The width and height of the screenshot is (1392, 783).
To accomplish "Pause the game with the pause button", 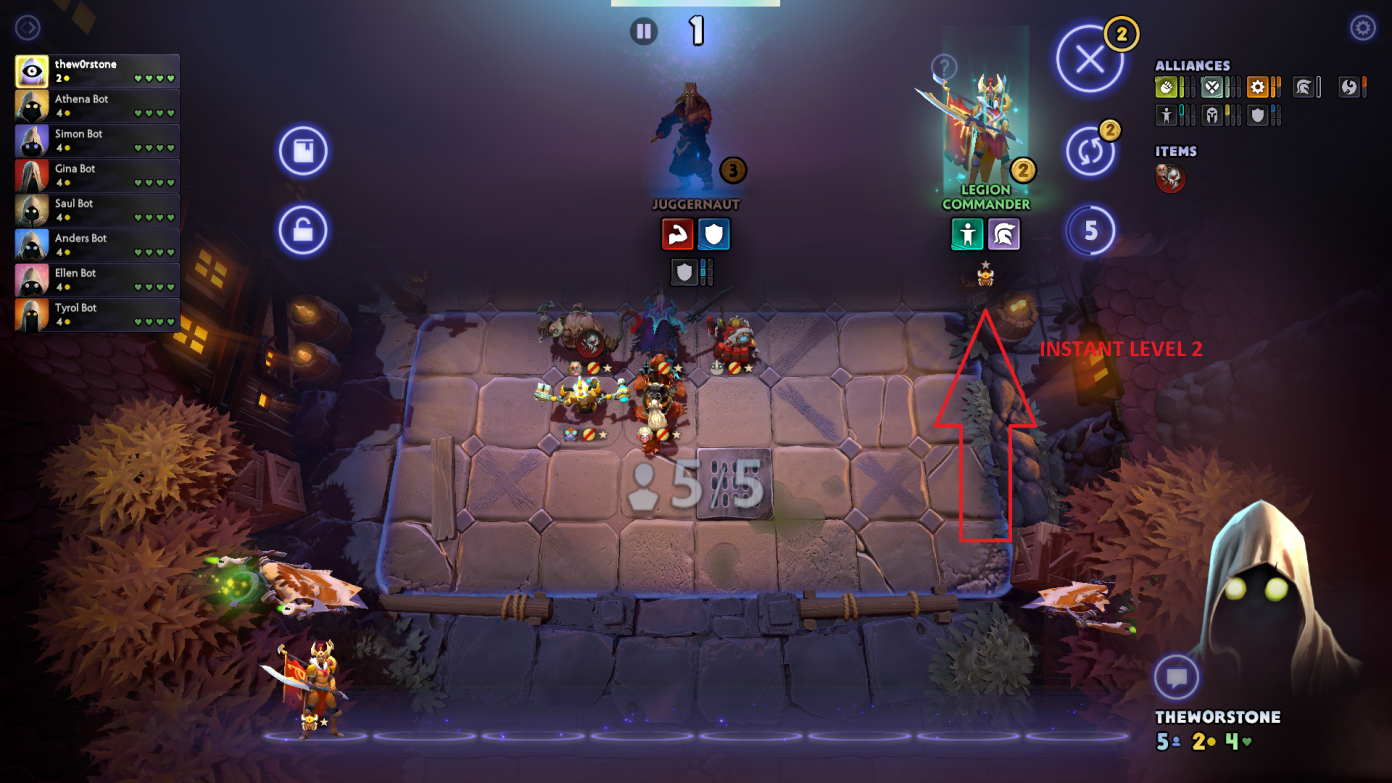I will 644,31.
